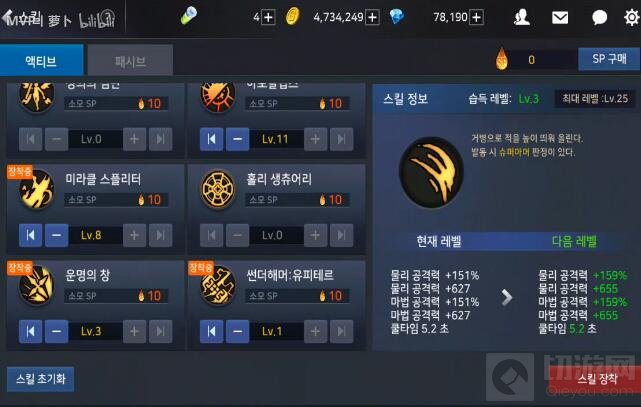The height and width of the screenshot is (407, 641).
Task: Open the friends profile icon
Action: click(x=521, y=17)
